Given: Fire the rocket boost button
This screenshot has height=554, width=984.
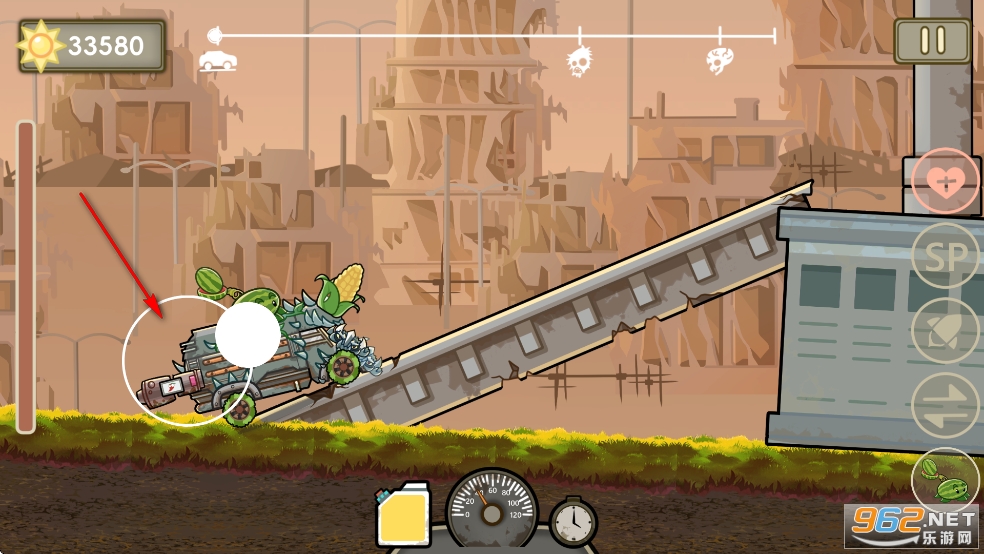Looking at the screenshot, I should pos(946,332).
